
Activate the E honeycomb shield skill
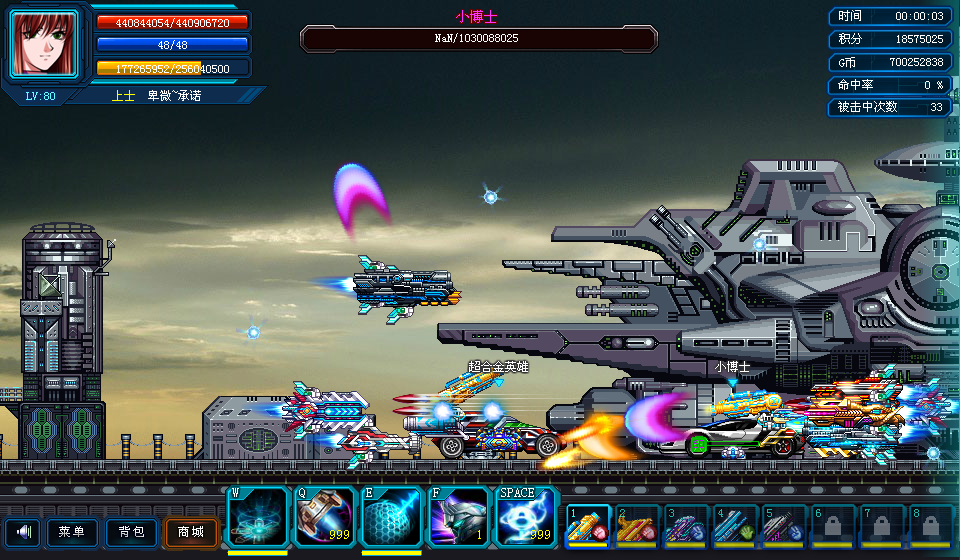tap(392, 517)
